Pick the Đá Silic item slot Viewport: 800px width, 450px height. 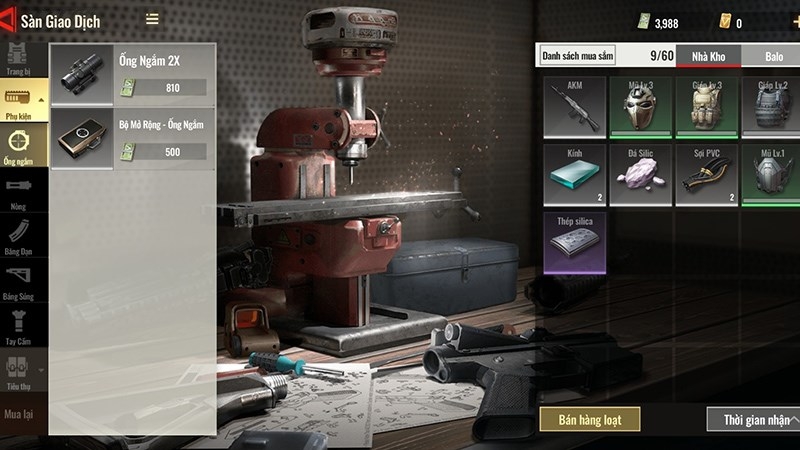(x=639, y=174)
